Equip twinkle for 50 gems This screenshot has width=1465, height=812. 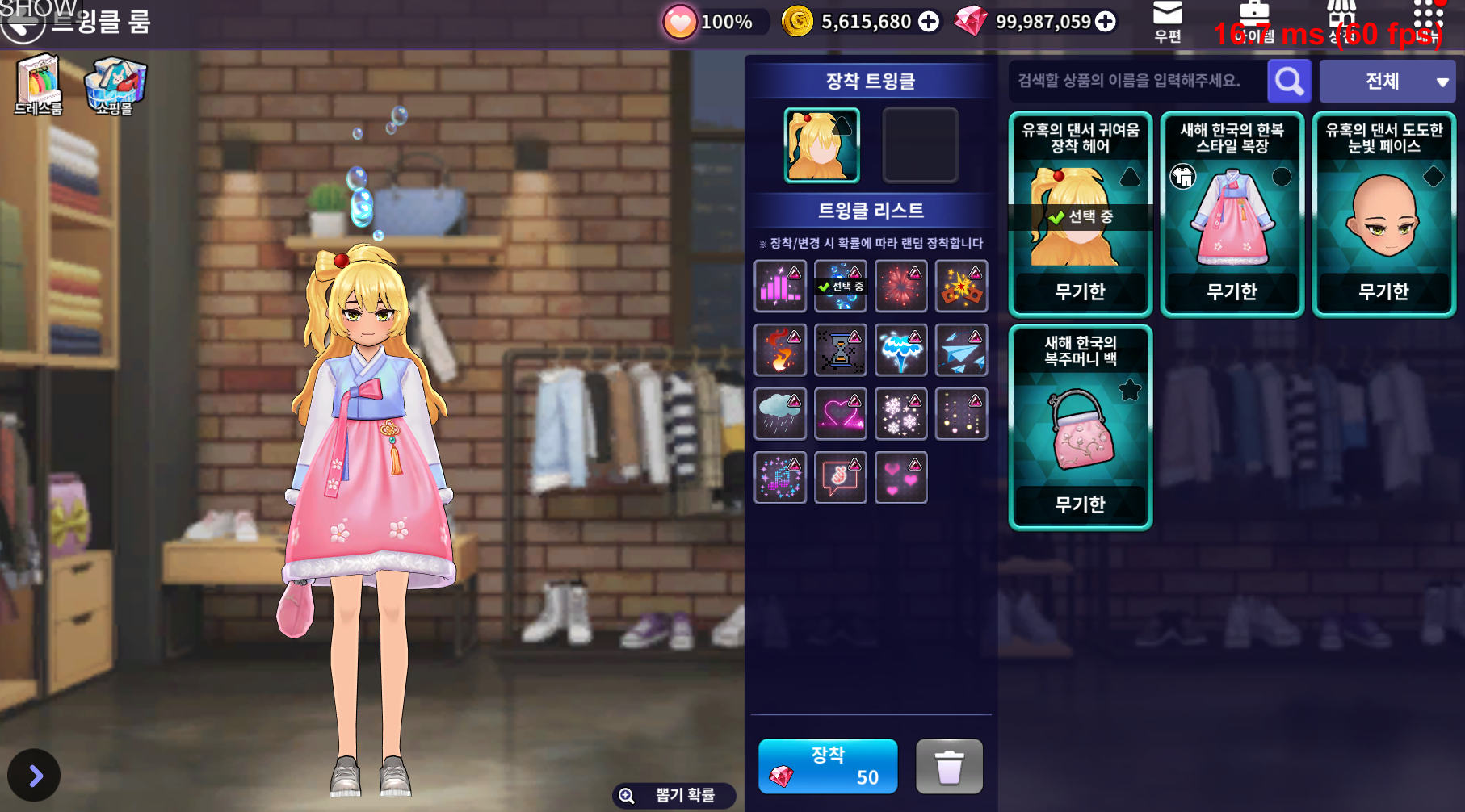pos(828,766)
